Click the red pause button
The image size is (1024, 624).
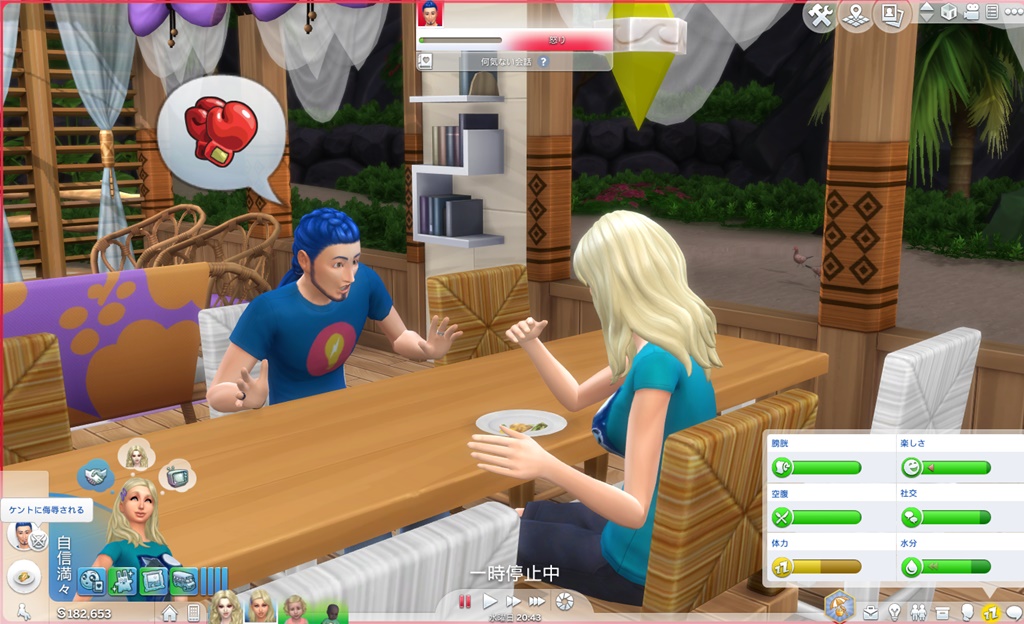click(x=464, y=601)
